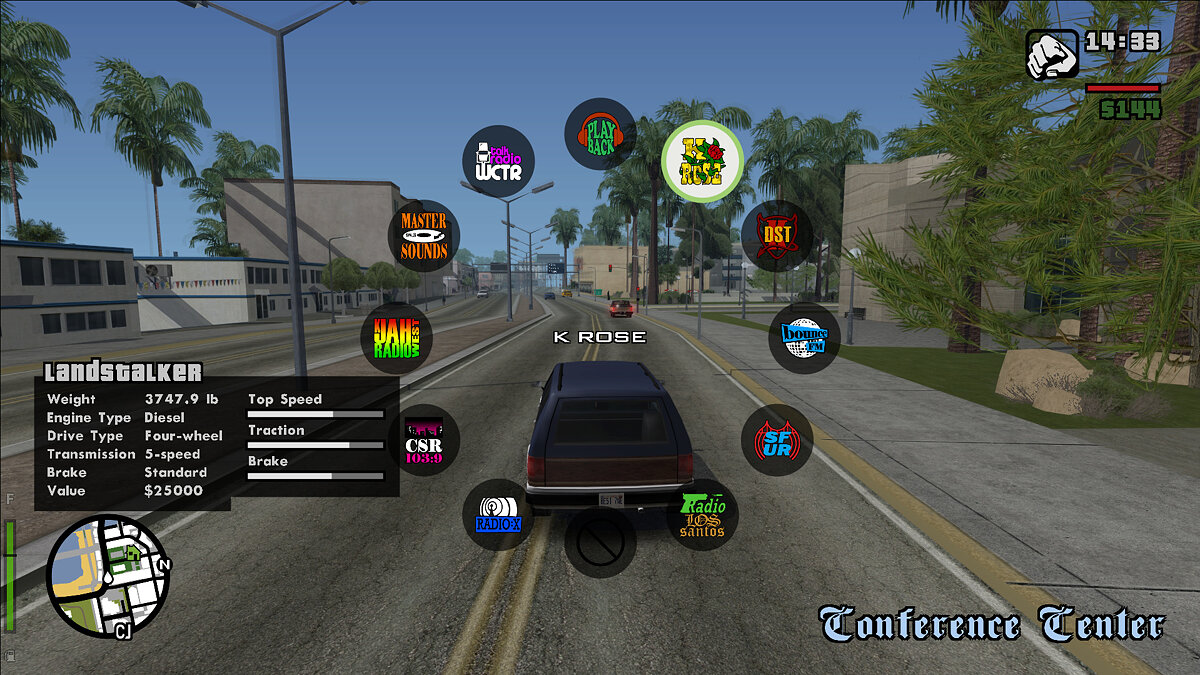The image size is (1200, 675).
Task: Turn the radio off with the crossed-circle icon
Action: [600, 542]
